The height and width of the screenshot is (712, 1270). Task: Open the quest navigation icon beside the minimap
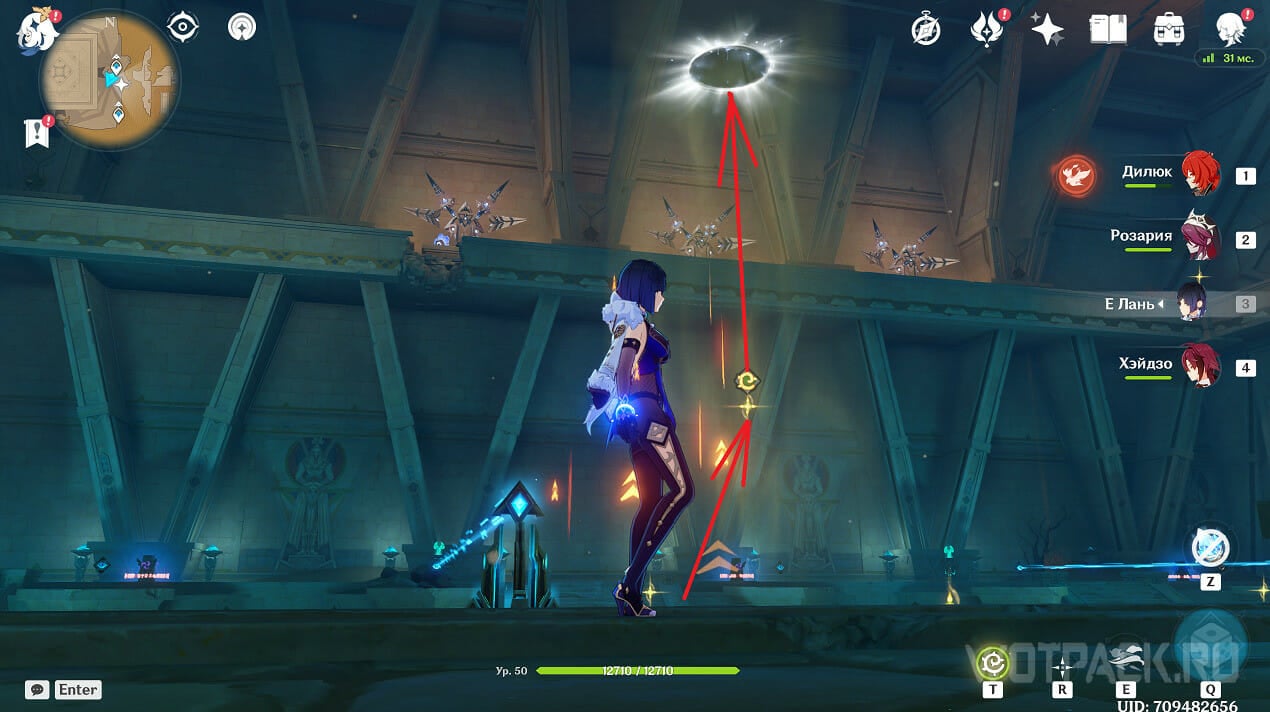242,27
